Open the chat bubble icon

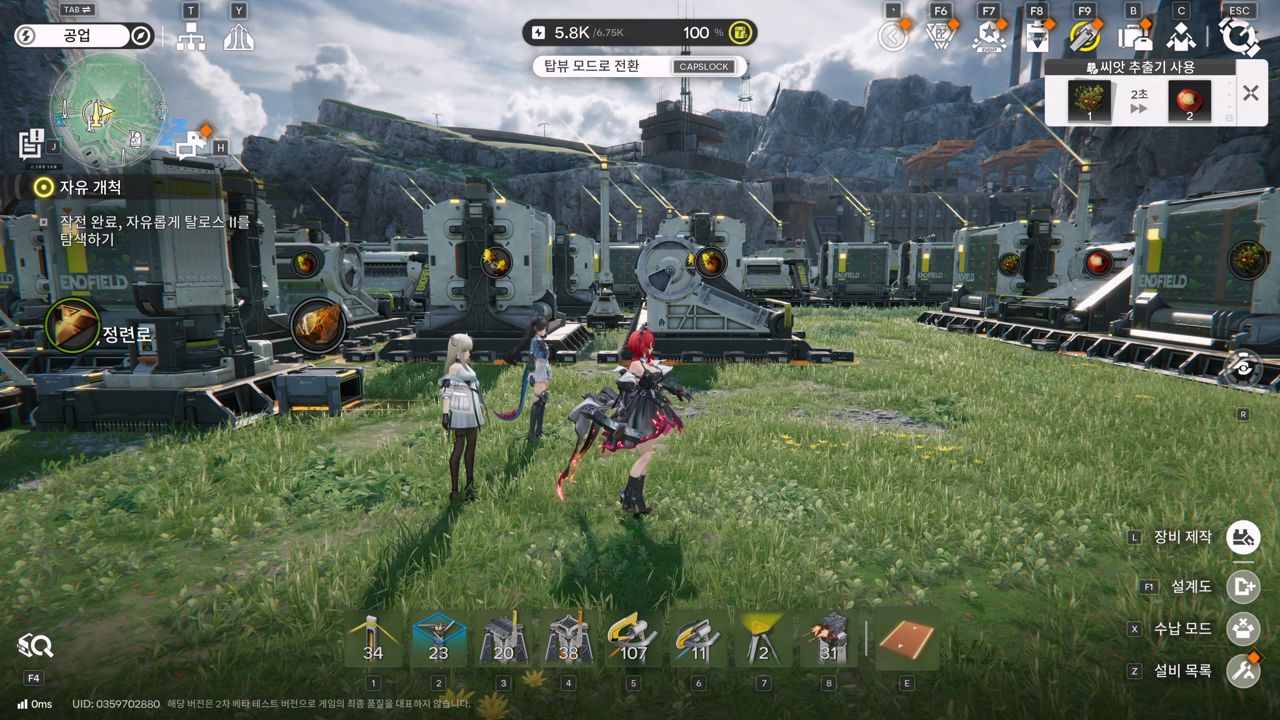click(x=191, y=145)
